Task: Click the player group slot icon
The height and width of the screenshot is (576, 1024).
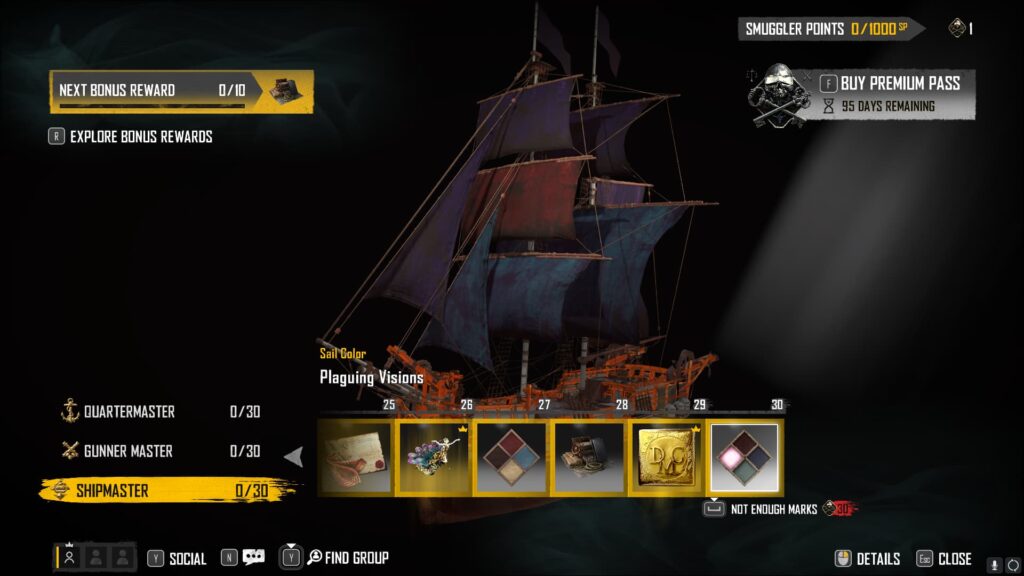Action: 69,558
